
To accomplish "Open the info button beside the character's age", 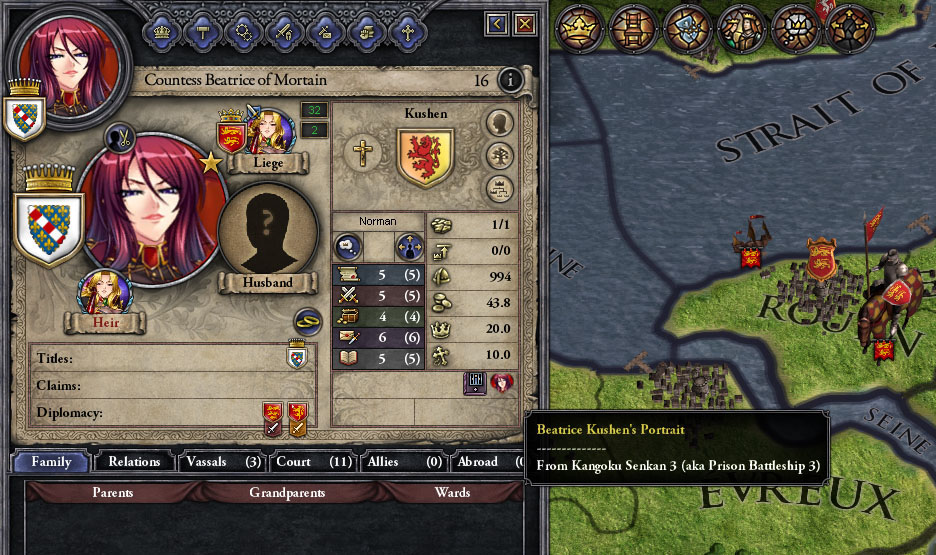I will pyautogui.click(x=510, y=80).
